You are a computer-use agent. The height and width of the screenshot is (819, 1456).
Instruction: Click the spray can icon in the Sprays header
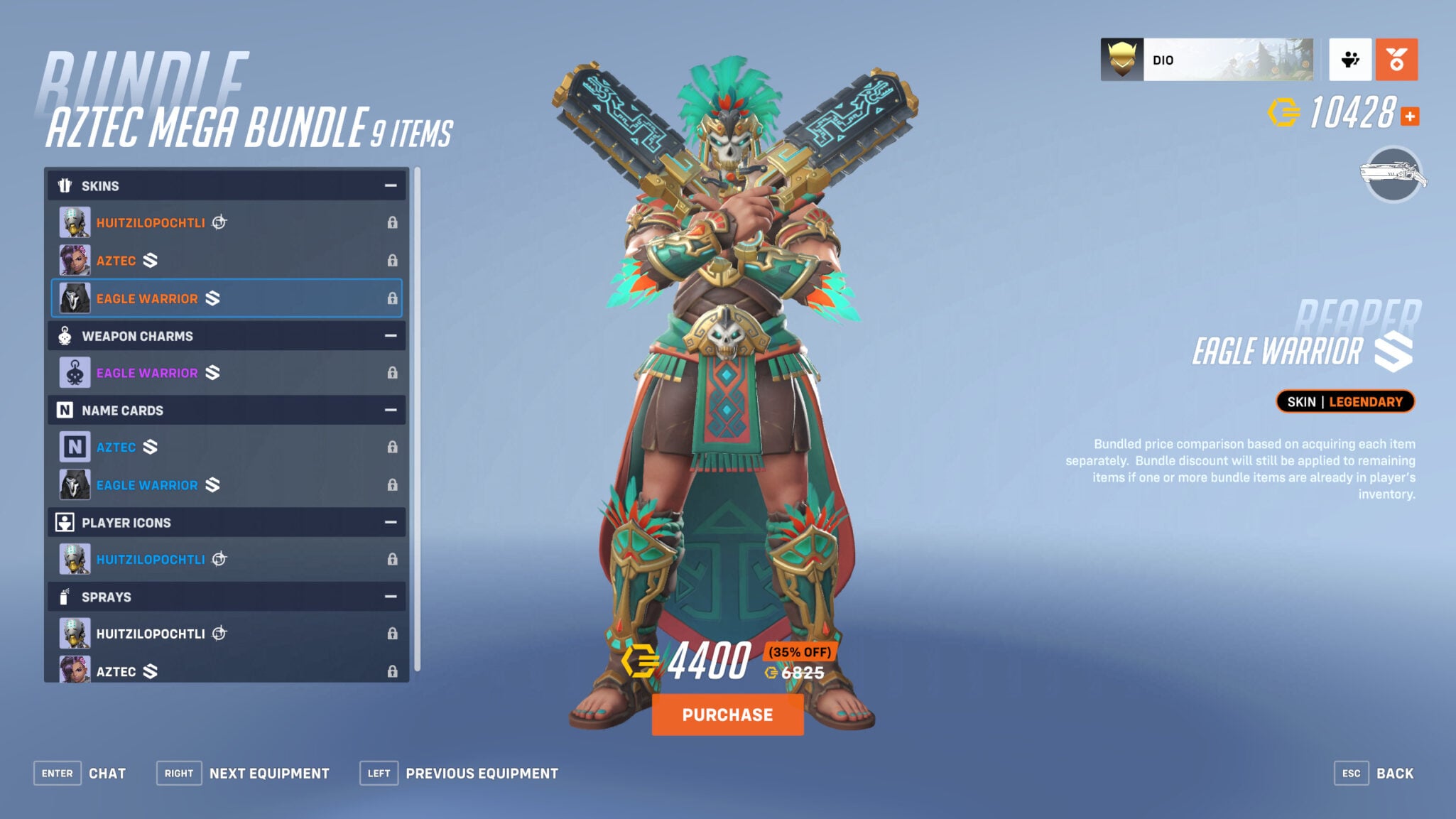tap(64, 597)
